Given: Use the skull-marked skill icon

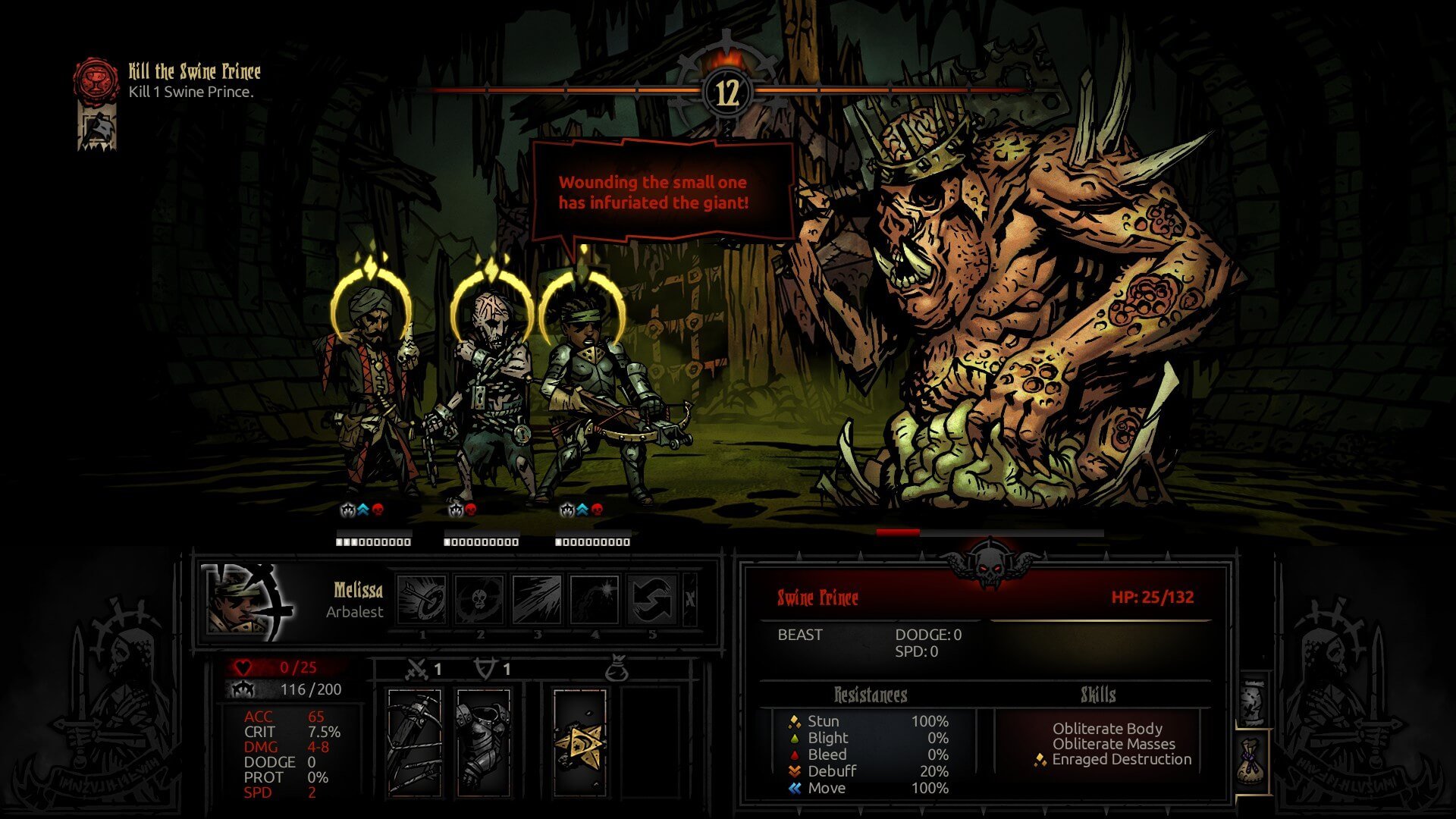Looking at the screenshot, I should tap(479, 600).
